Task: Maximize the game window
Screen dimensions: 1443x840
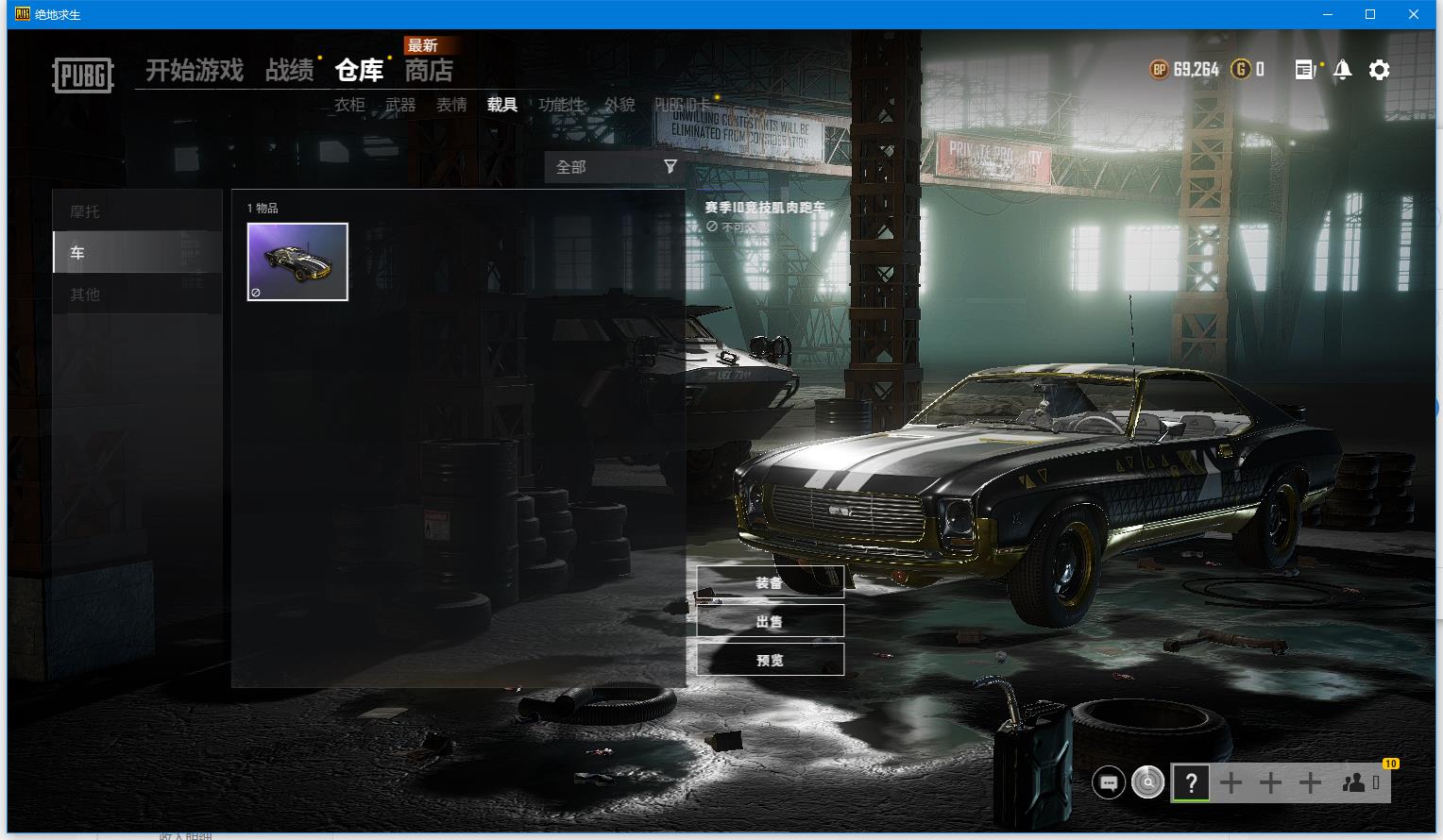Action: (x=1370, y=14)
